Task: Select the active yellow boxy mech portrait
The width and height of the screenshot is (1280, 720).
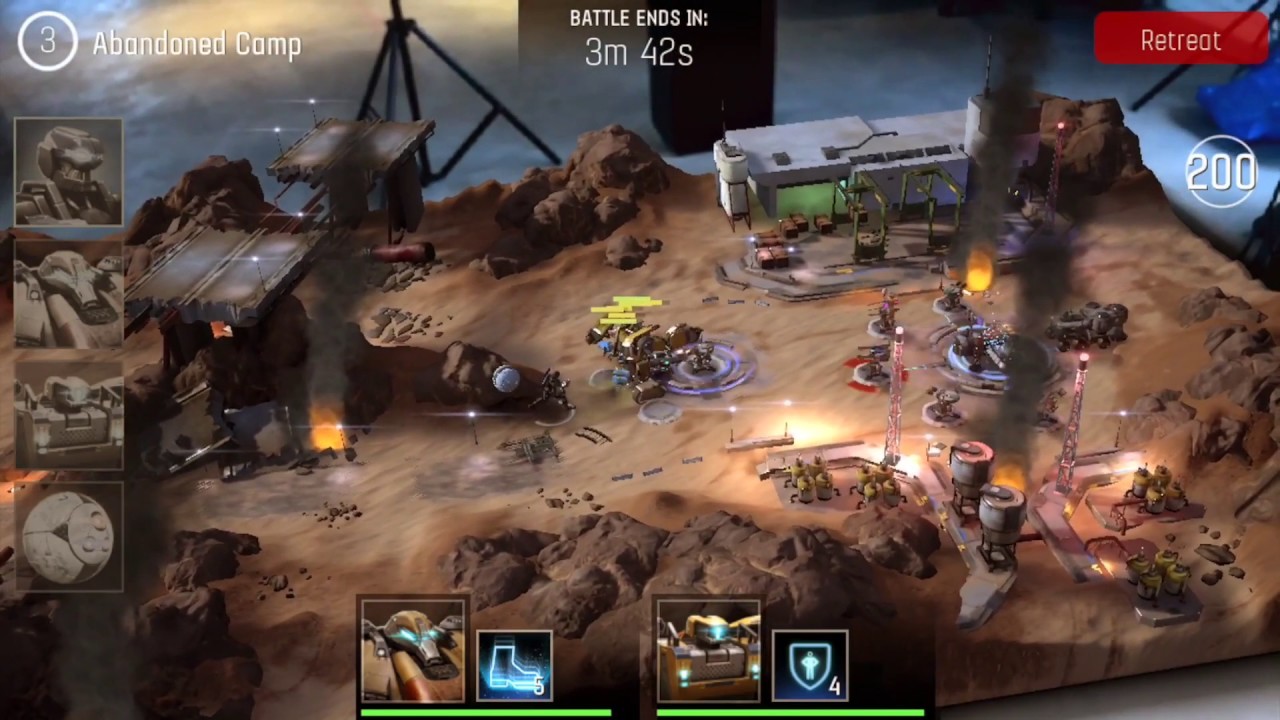Action: click(x=709, y=651)
